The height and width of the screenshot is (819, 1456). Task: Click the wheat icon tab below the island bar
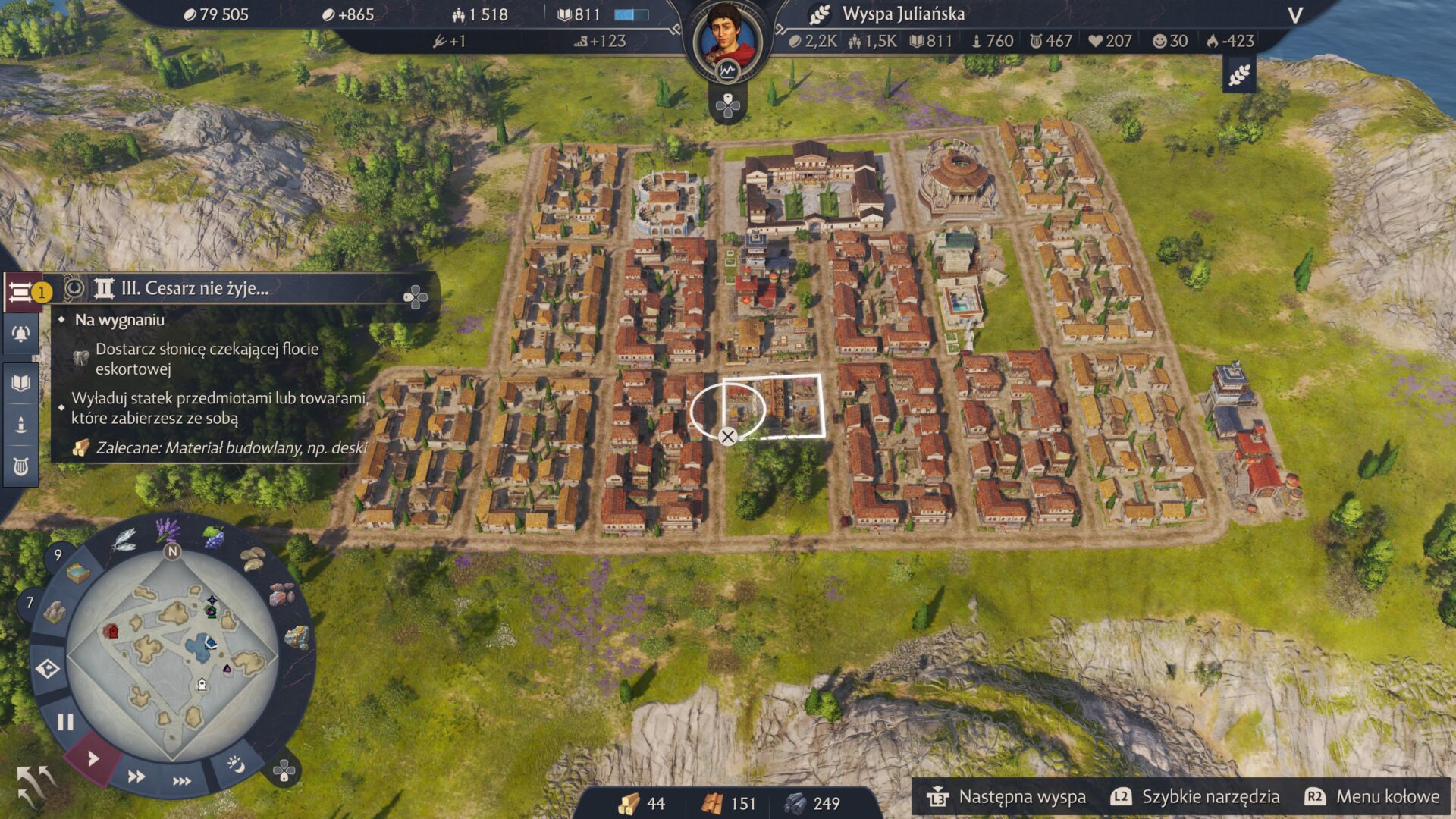pyautogui.click(x=1239, y=75)
